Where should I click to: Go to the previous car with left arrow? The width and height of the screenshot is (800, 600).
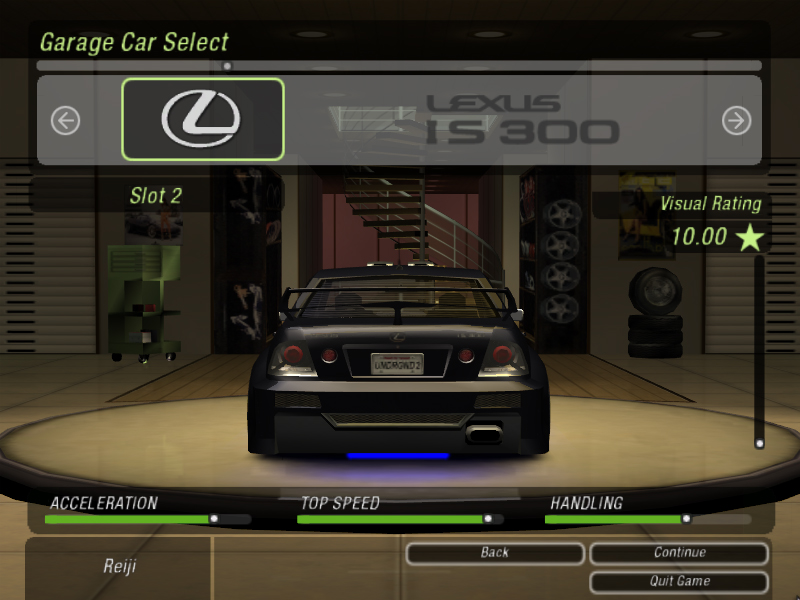coord(65,121)
